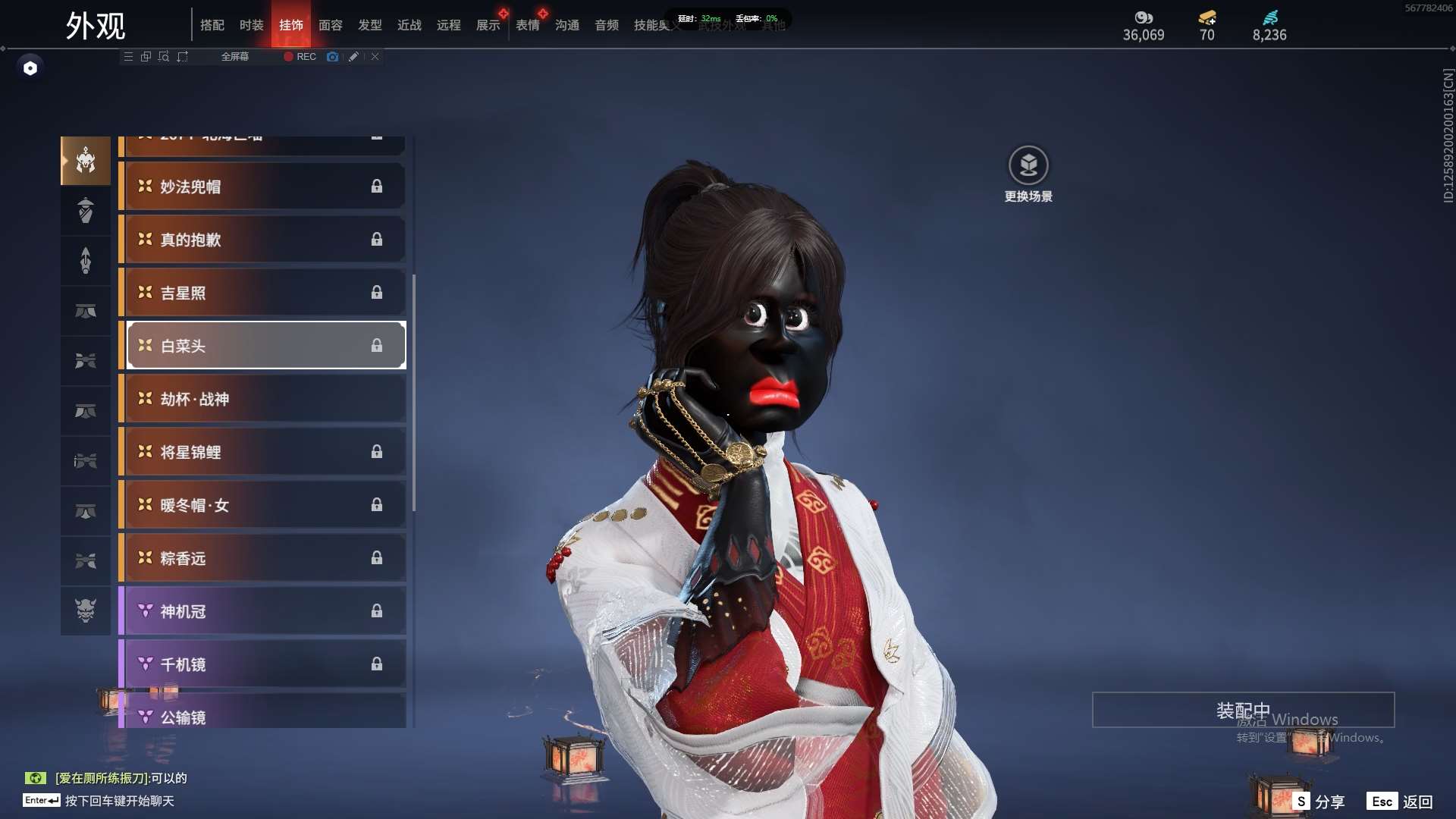
Task: Pick the 粽香远 accessory
Action: click(262, 558)
